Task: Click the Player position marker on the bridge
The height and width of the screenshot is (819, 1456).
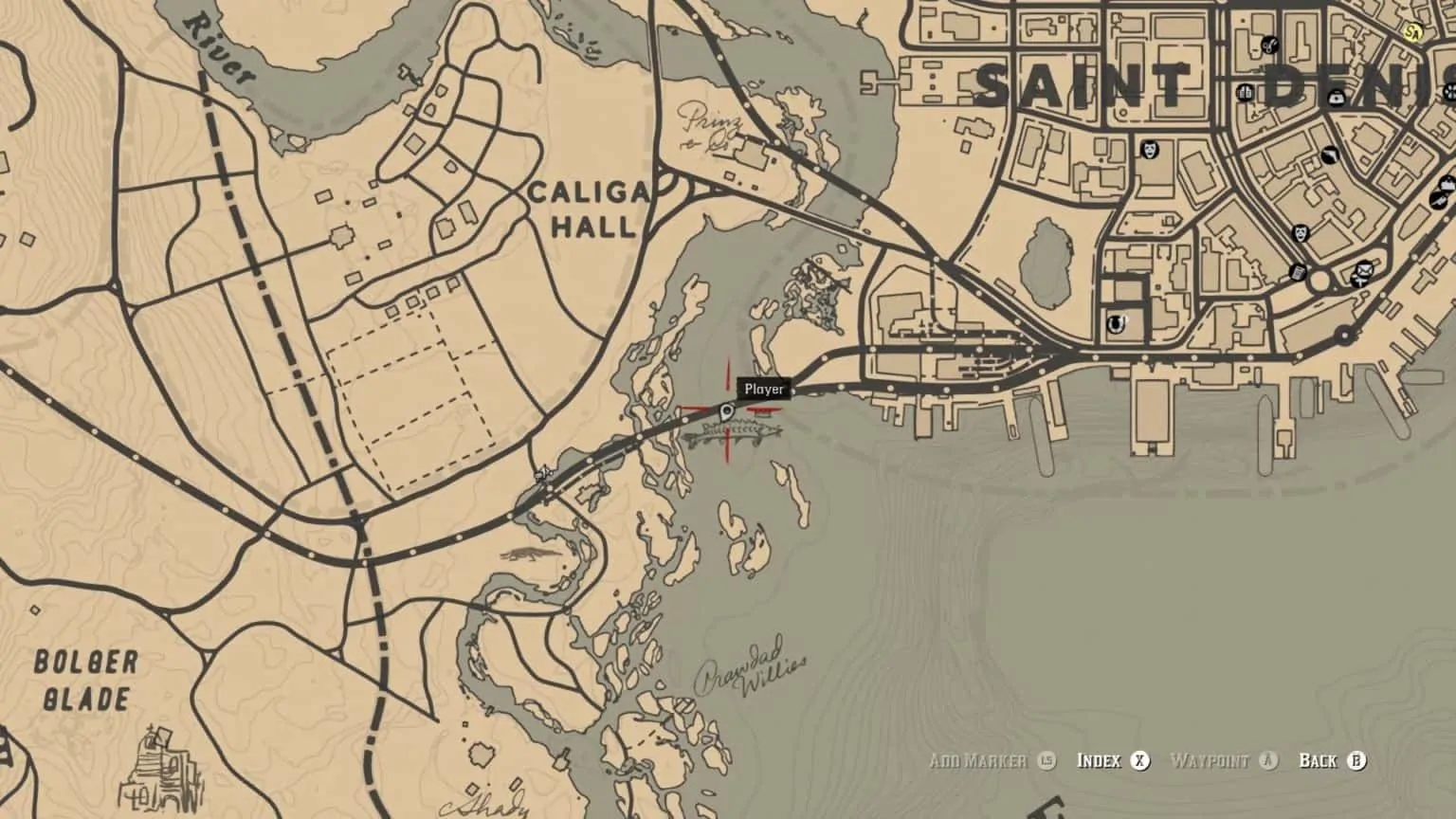Action: (x=726, y=411)
